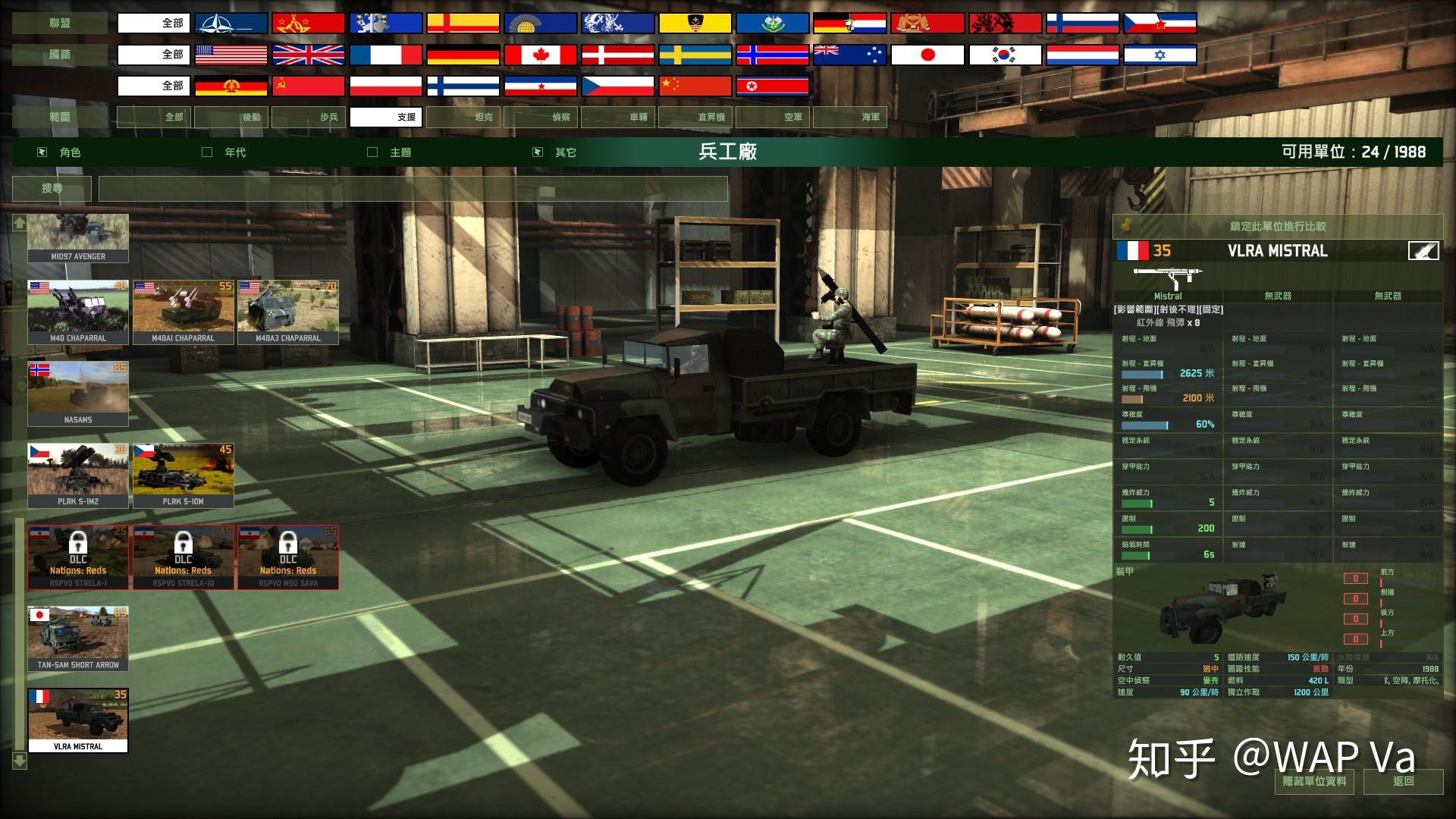Select the French nationality flag
The width and height of the screenshot is (1456, 819).
(x=387, y=54)
